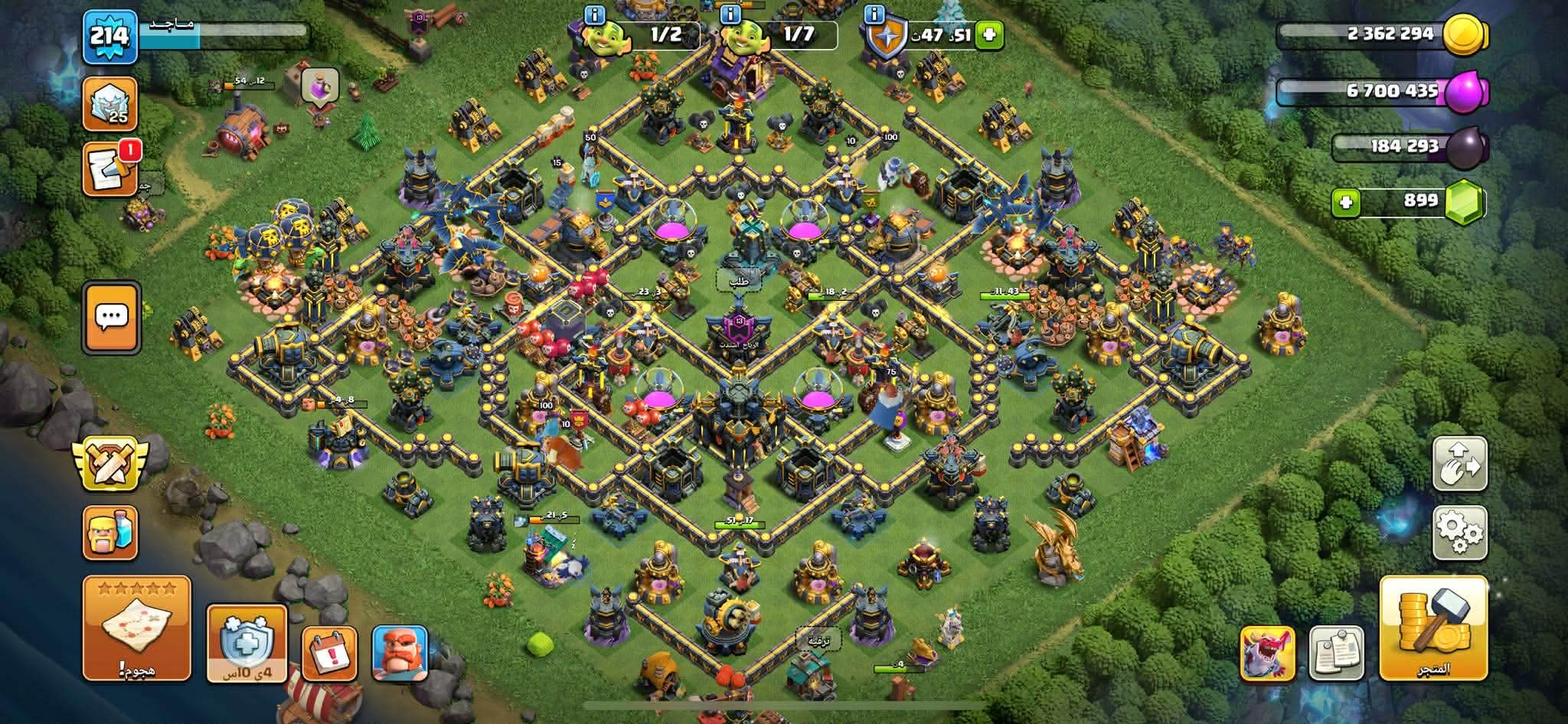The height and width of the screenshot is (724, 1568).
Task: Open the league badge showing 25
Action: click(110, 103)
